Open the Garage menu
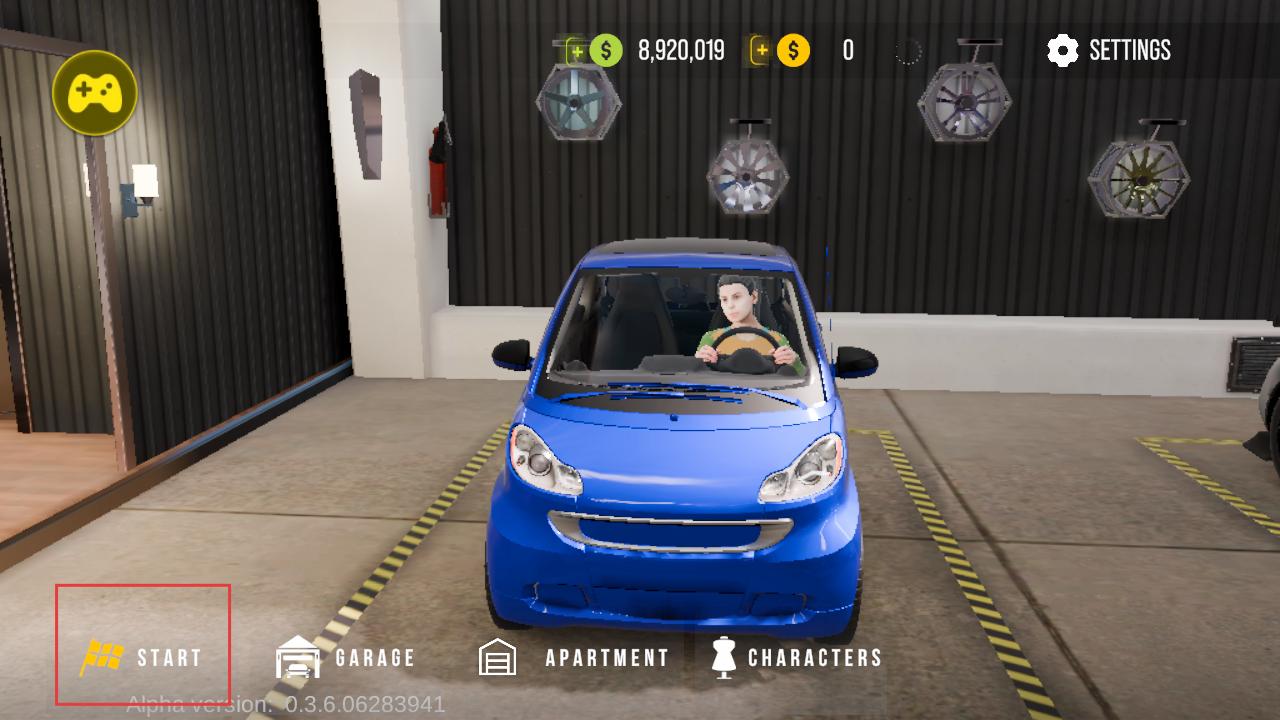The height and width of the screenshot is (720, 1280). [x=345, y=657]
